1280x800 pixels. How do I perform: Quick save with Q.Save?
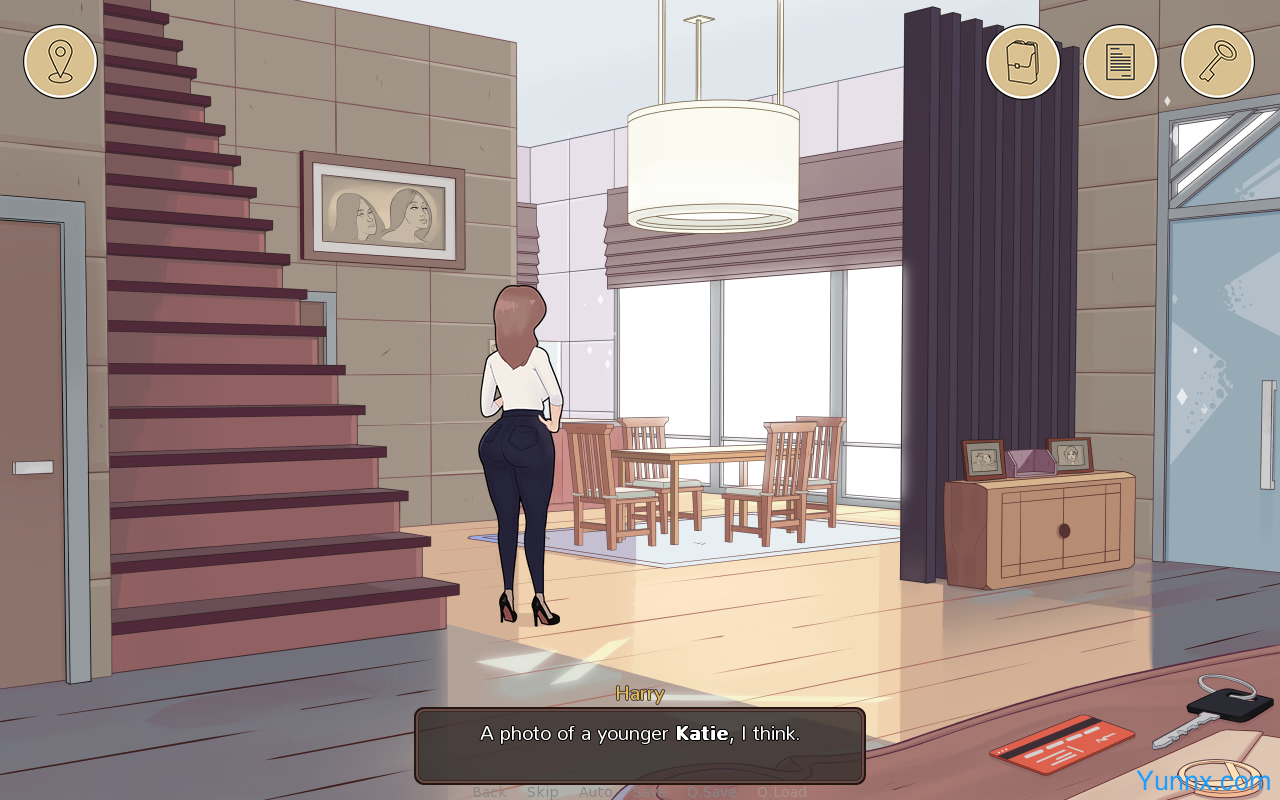711,792
